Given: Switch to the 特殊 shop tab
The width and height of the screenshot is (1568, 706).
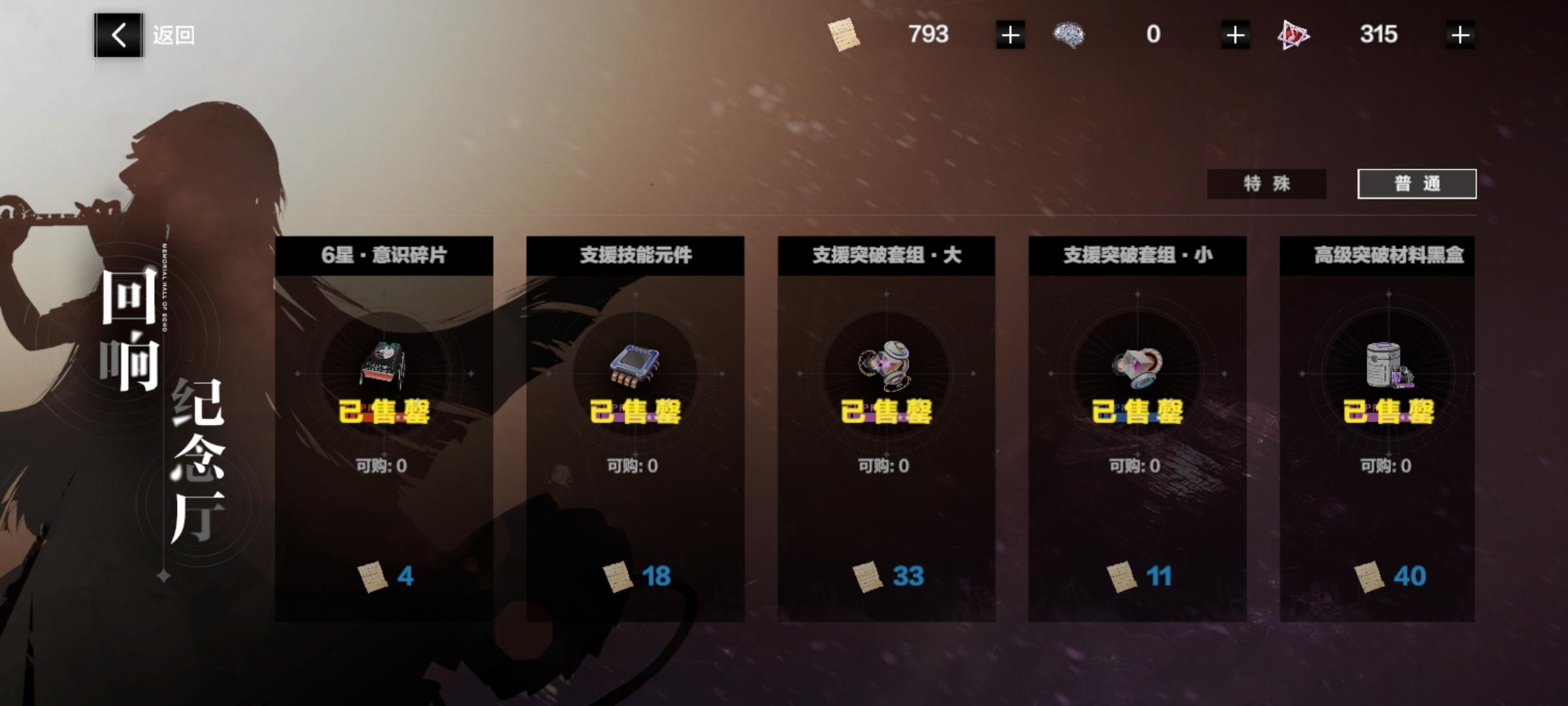Looking at the screenshot, I should pos(1266,184).
